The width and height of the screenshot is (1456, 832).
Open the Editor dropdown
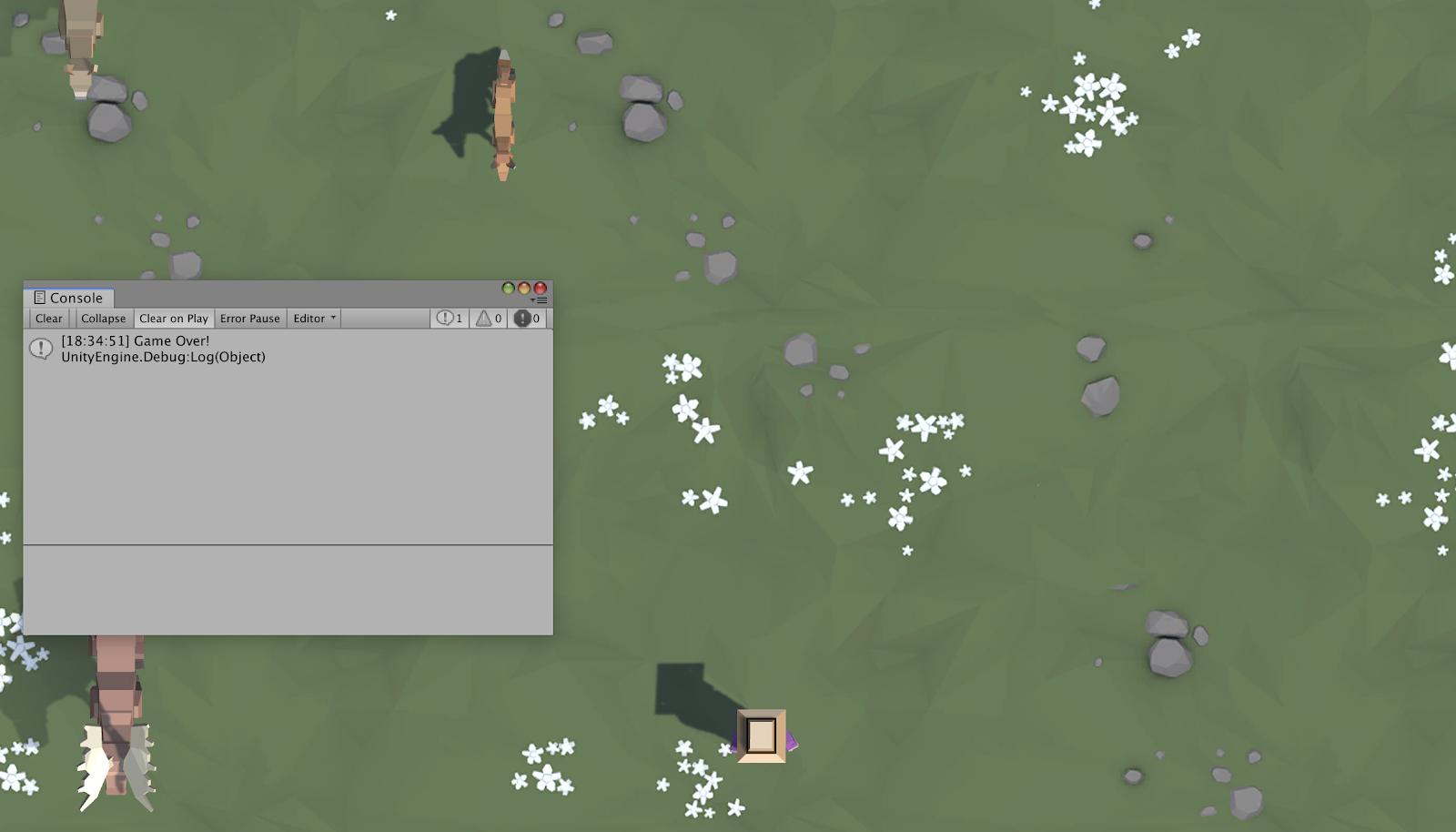point(312,319)
